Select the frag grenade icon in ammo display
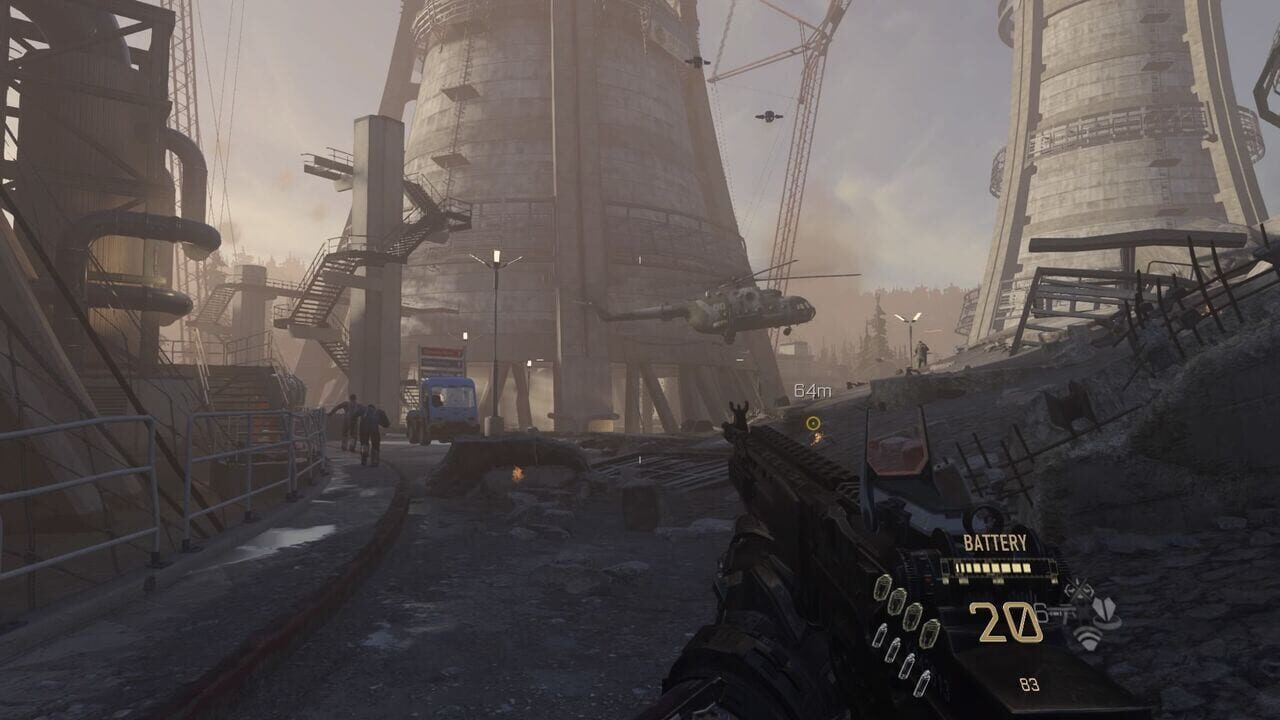Image resolution: width=1280 pixels, height=720 pixels. [x=882, y=589]
